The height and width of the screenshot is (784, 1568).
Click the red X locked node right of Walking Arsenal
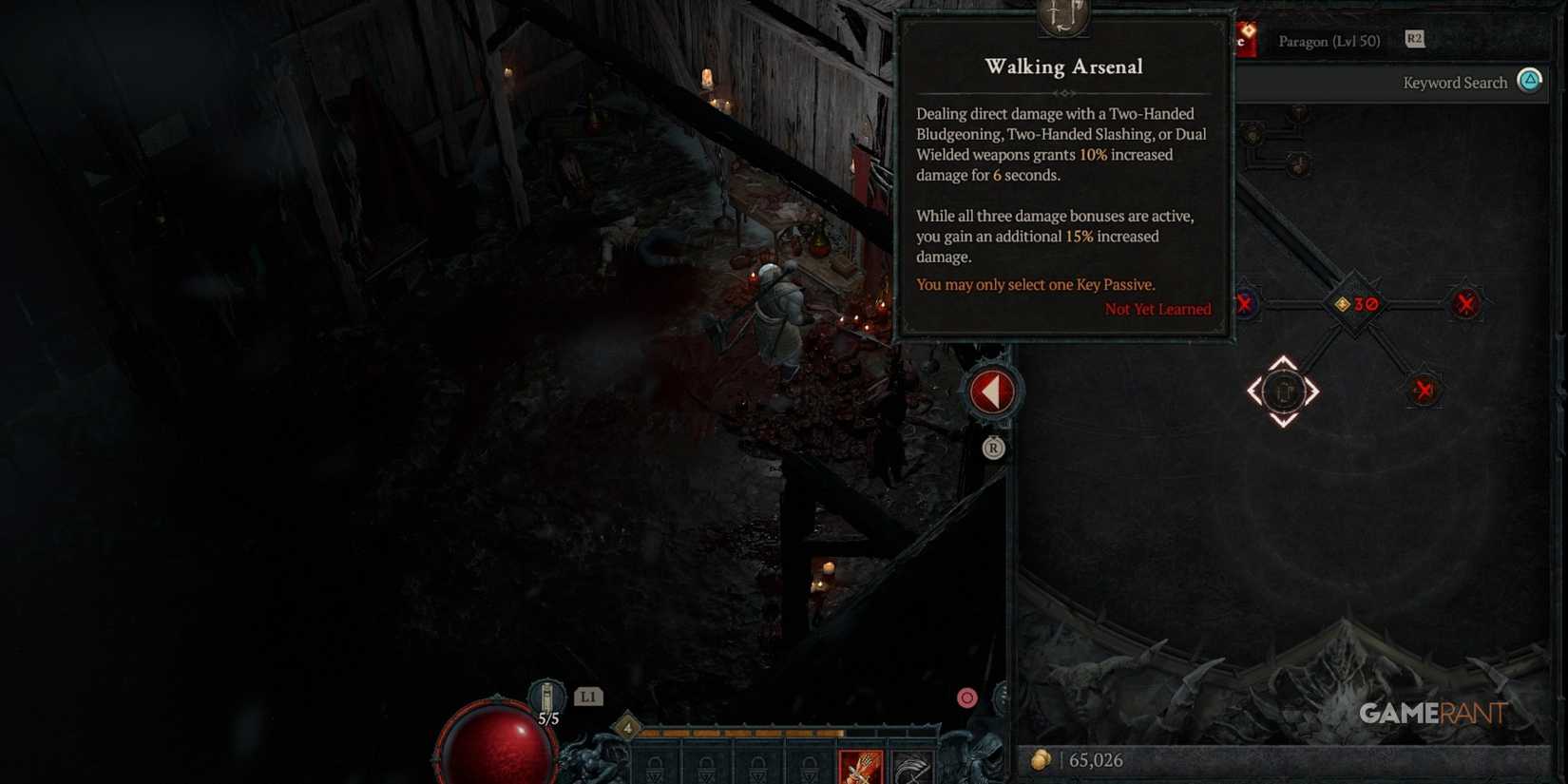(x=1423, y=389)
